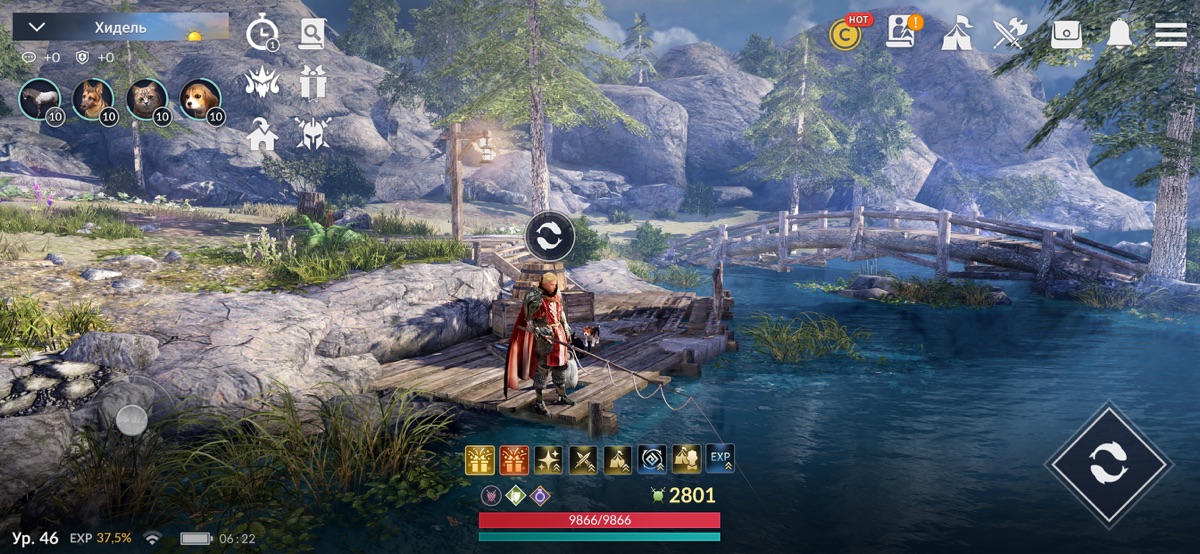Open the helmet with crossed swords icon
Screen dimensions: 1200x554
pos(313,134)
